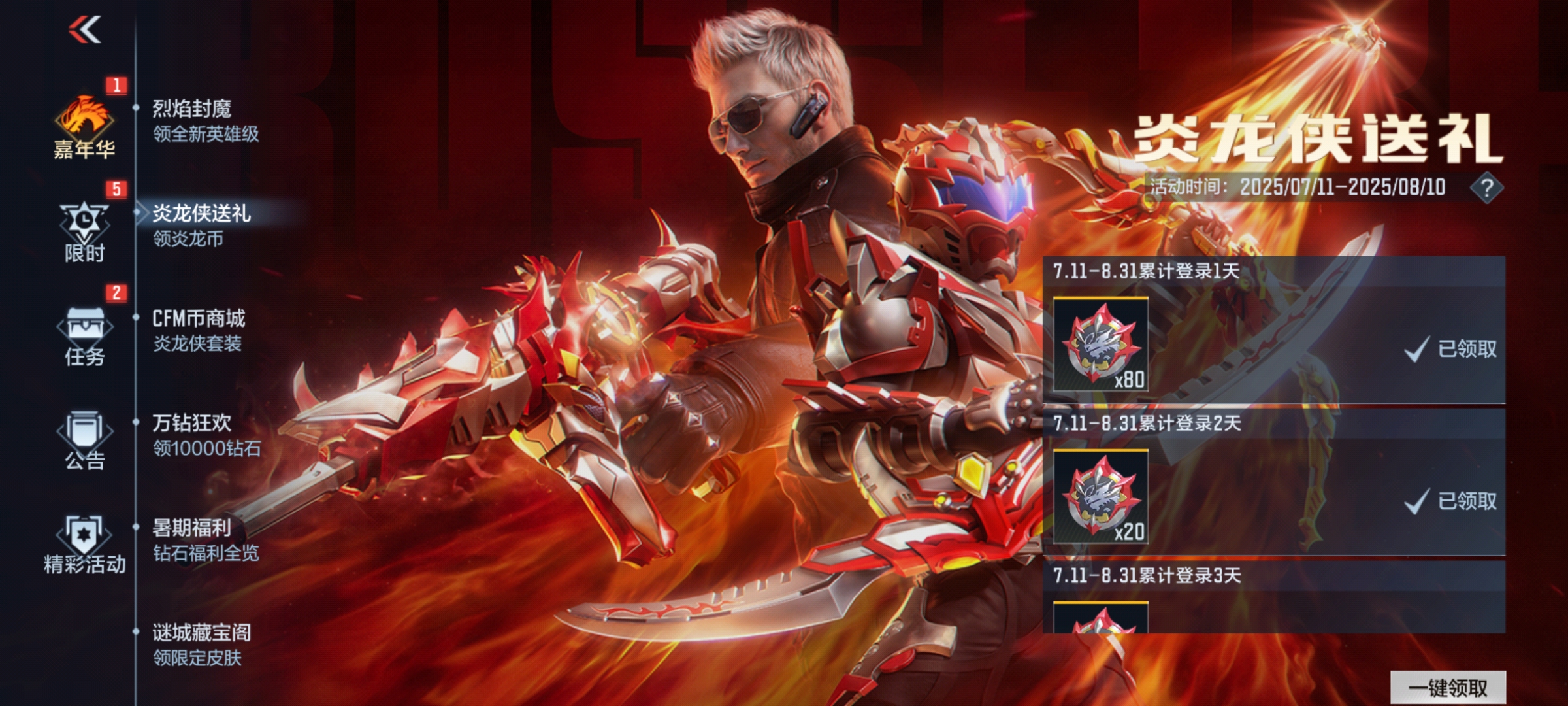Viewport: 1568px width, 706px height.
Task: Open the CFM币商城 shop entry
Action: coord(199,330)
